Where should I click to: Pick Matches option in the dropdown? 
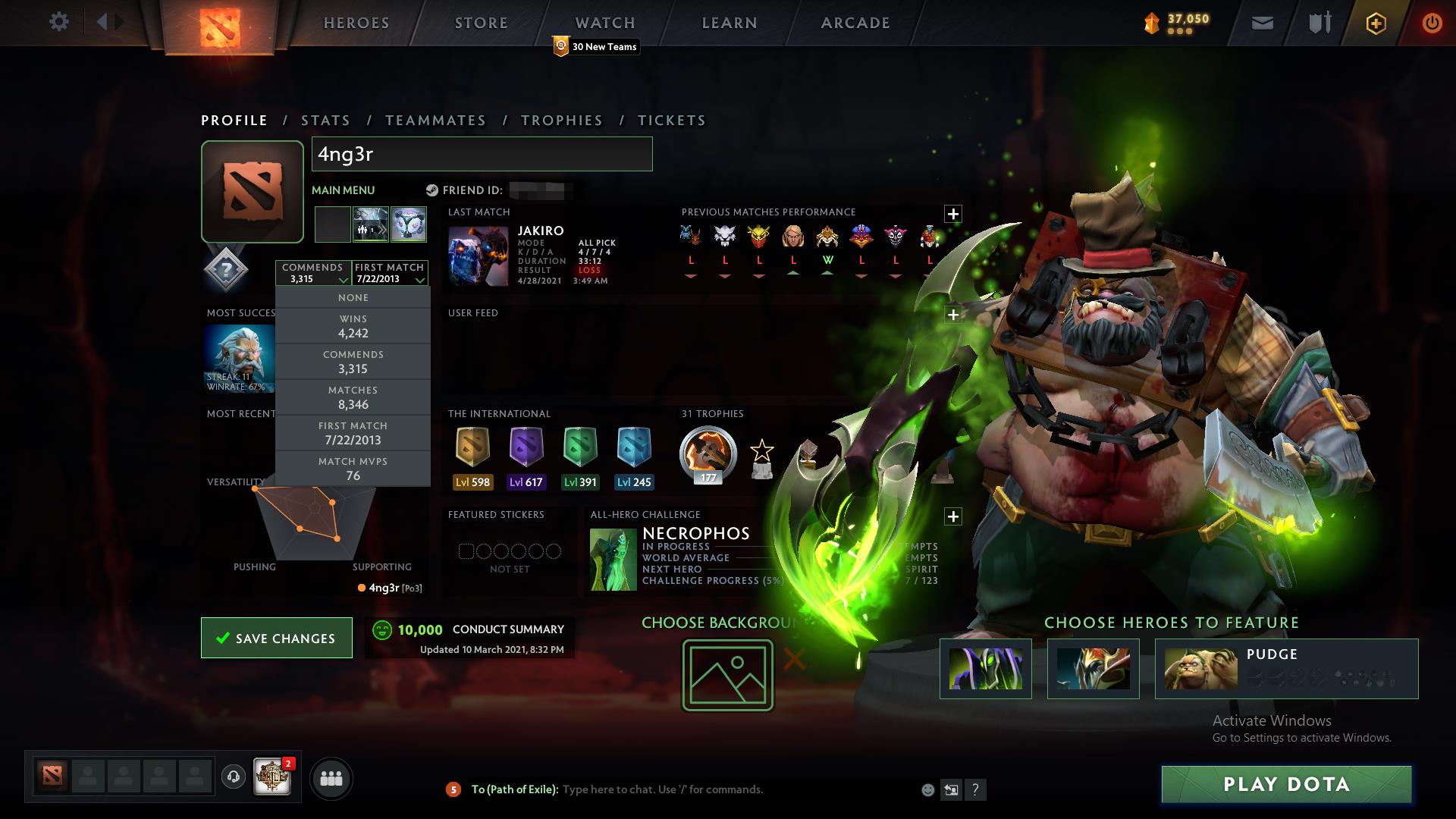(x=353, y=397)
